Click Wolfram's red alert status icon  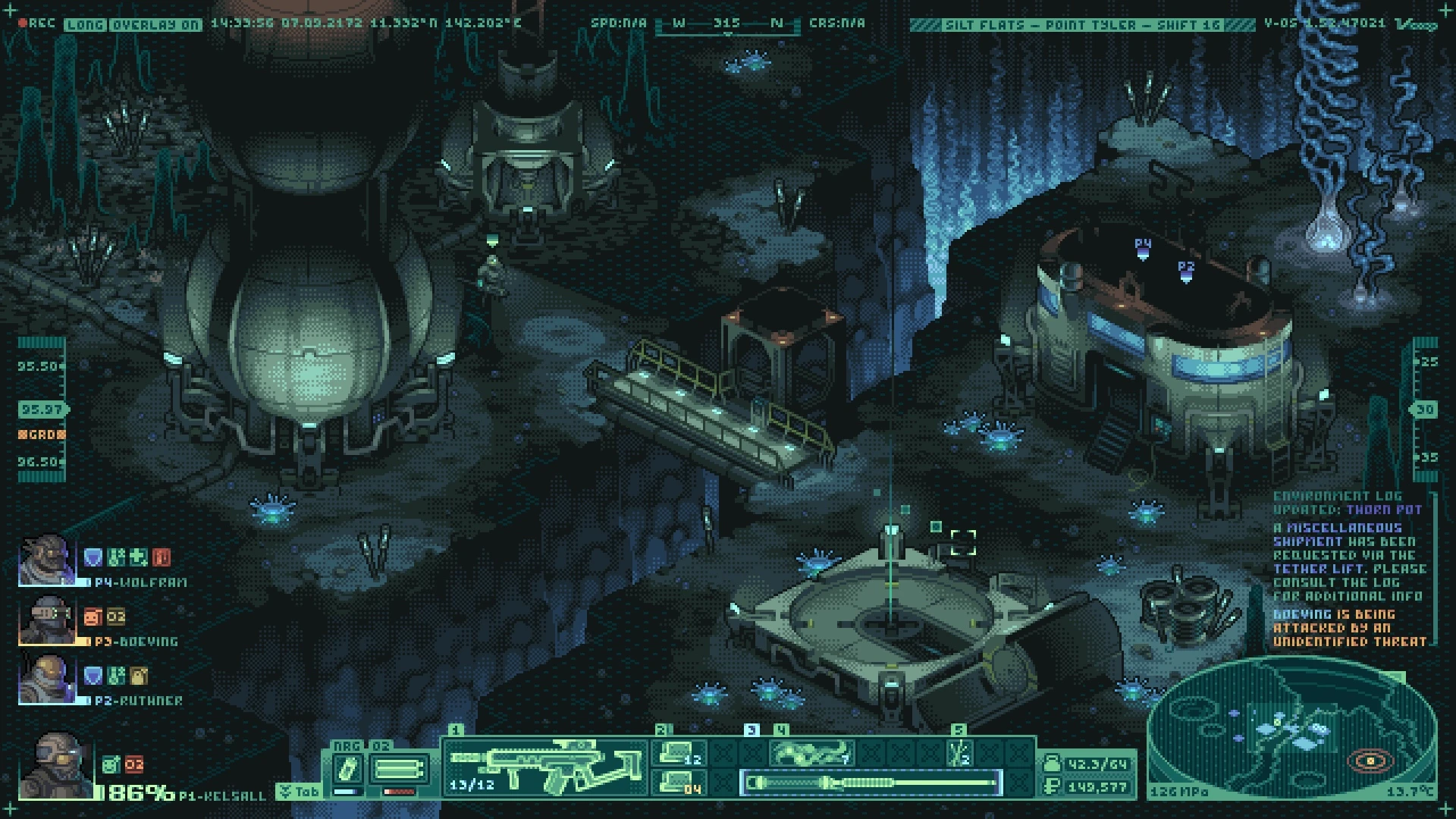pyautogui.click(x=161, y=558)
